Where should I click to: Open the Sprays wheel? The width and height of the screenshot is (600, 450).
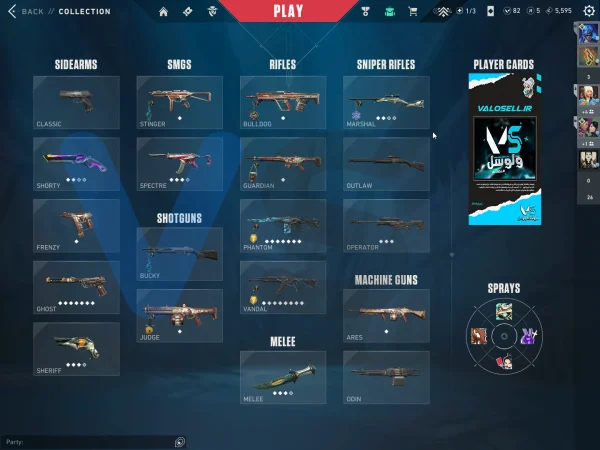click(505, 336)
